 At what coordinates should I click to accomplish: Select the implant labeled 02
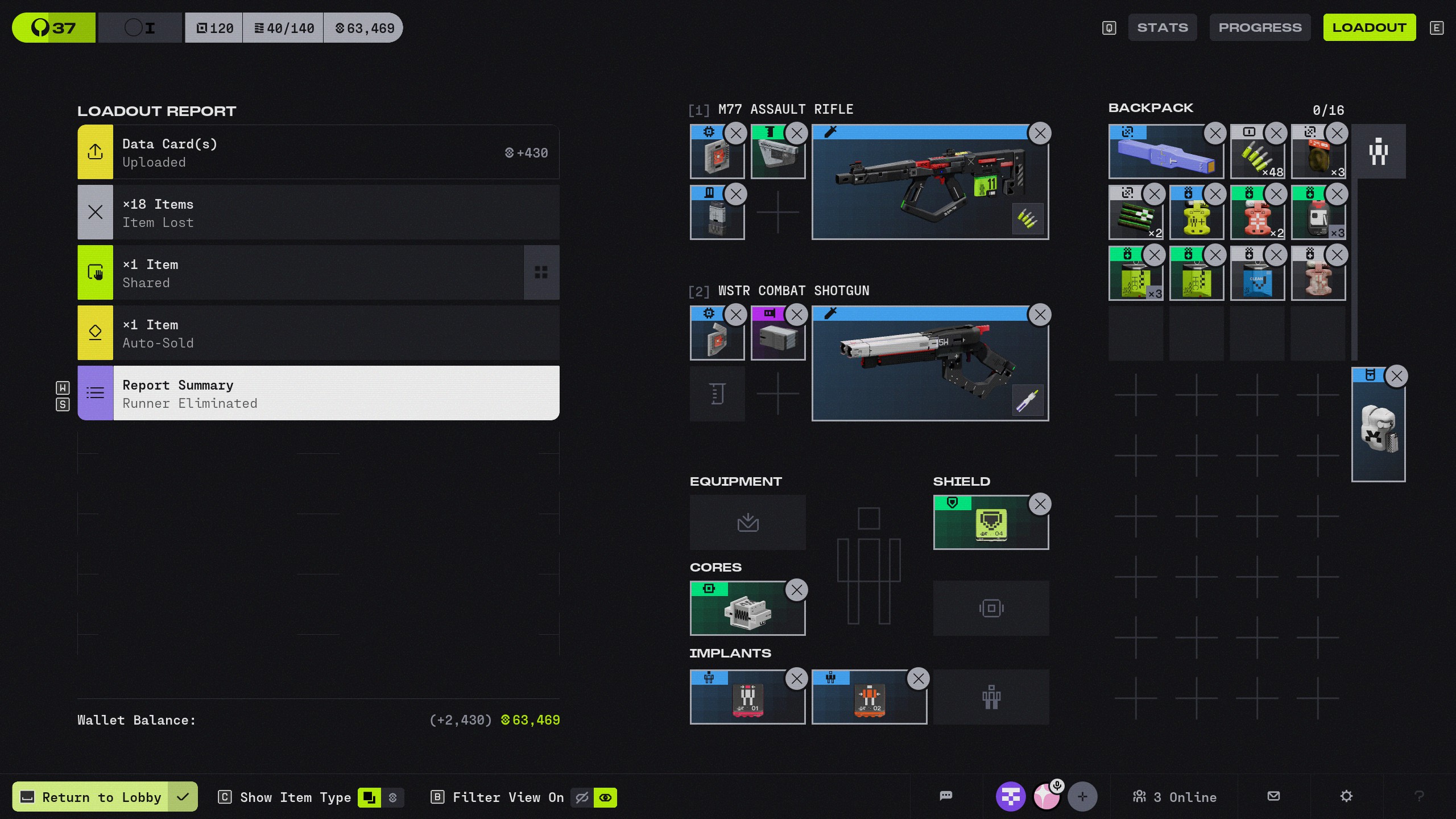pos(868,697)
